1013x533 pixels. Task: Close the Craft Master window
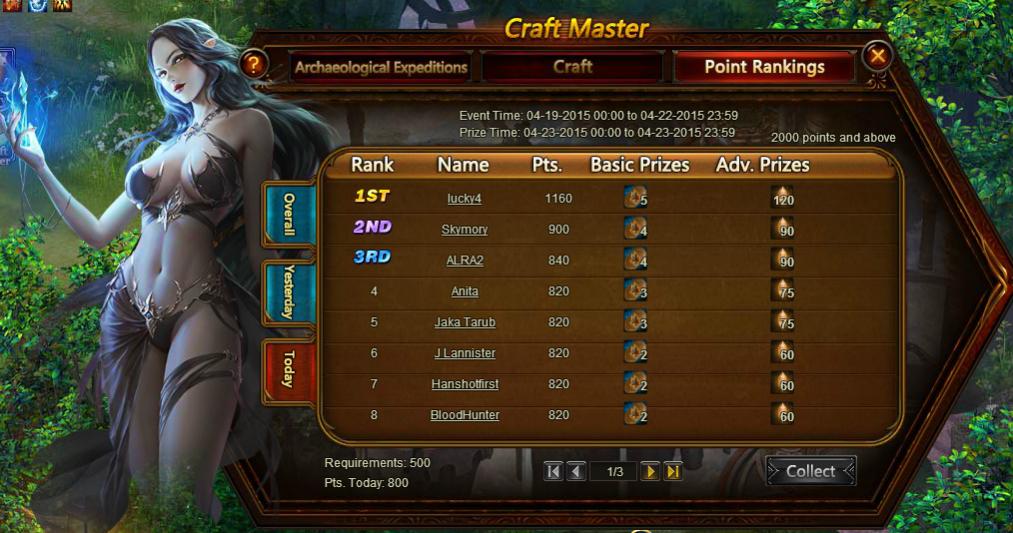(x=877, y=56)
